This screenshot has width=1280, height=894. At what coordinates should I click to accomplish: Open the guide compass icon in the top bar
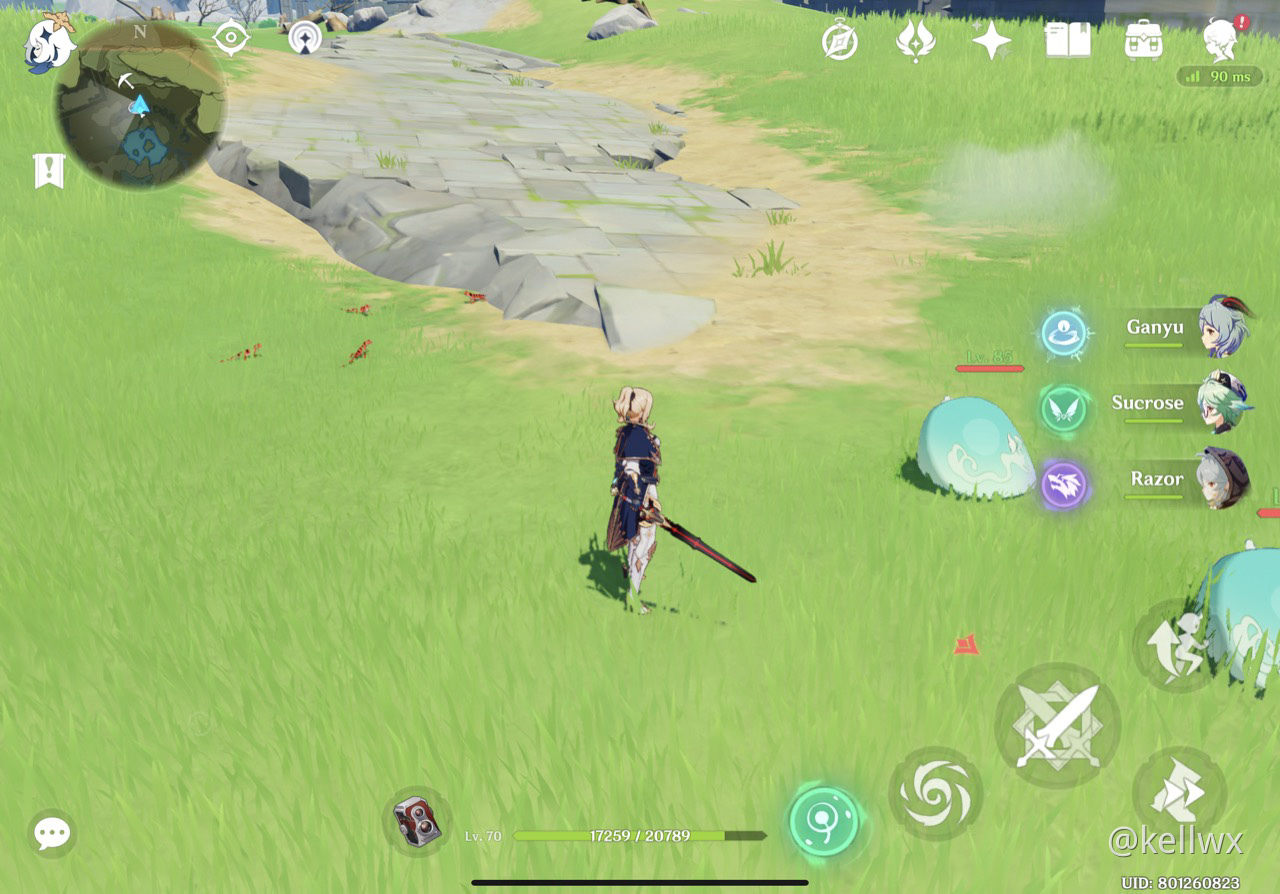(840, 41)
